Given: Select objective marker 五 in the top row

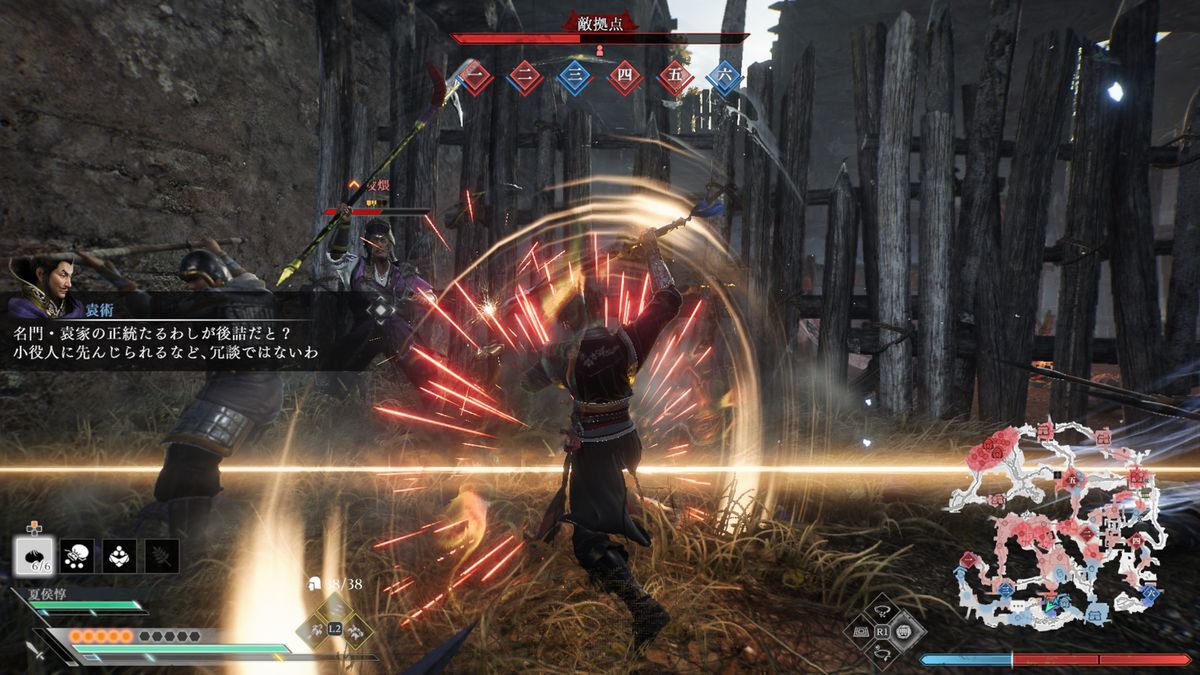Looking at the screenshot, I should (674, 77).
